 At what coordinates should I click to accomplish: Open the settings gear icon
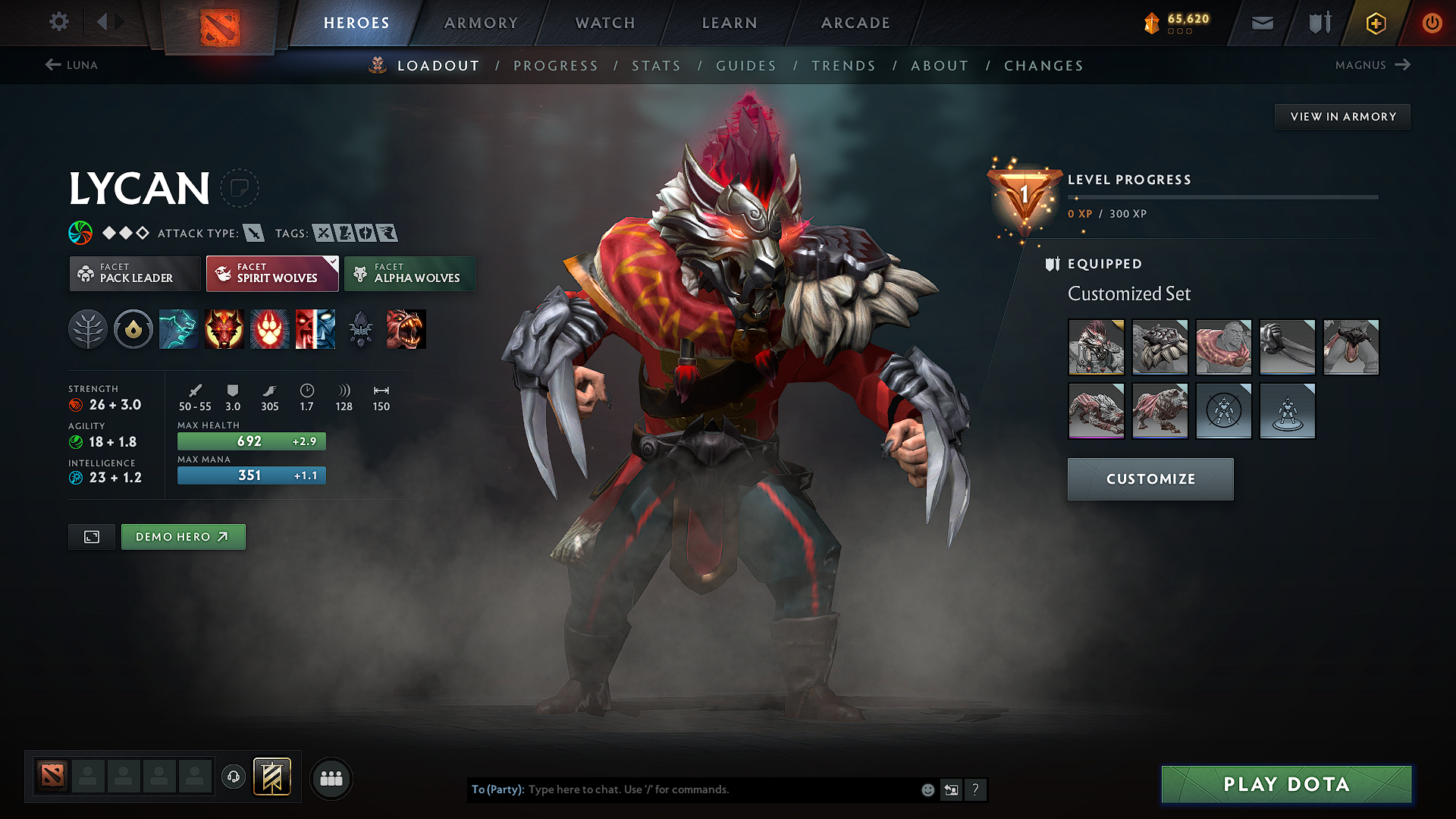(58, 22)
